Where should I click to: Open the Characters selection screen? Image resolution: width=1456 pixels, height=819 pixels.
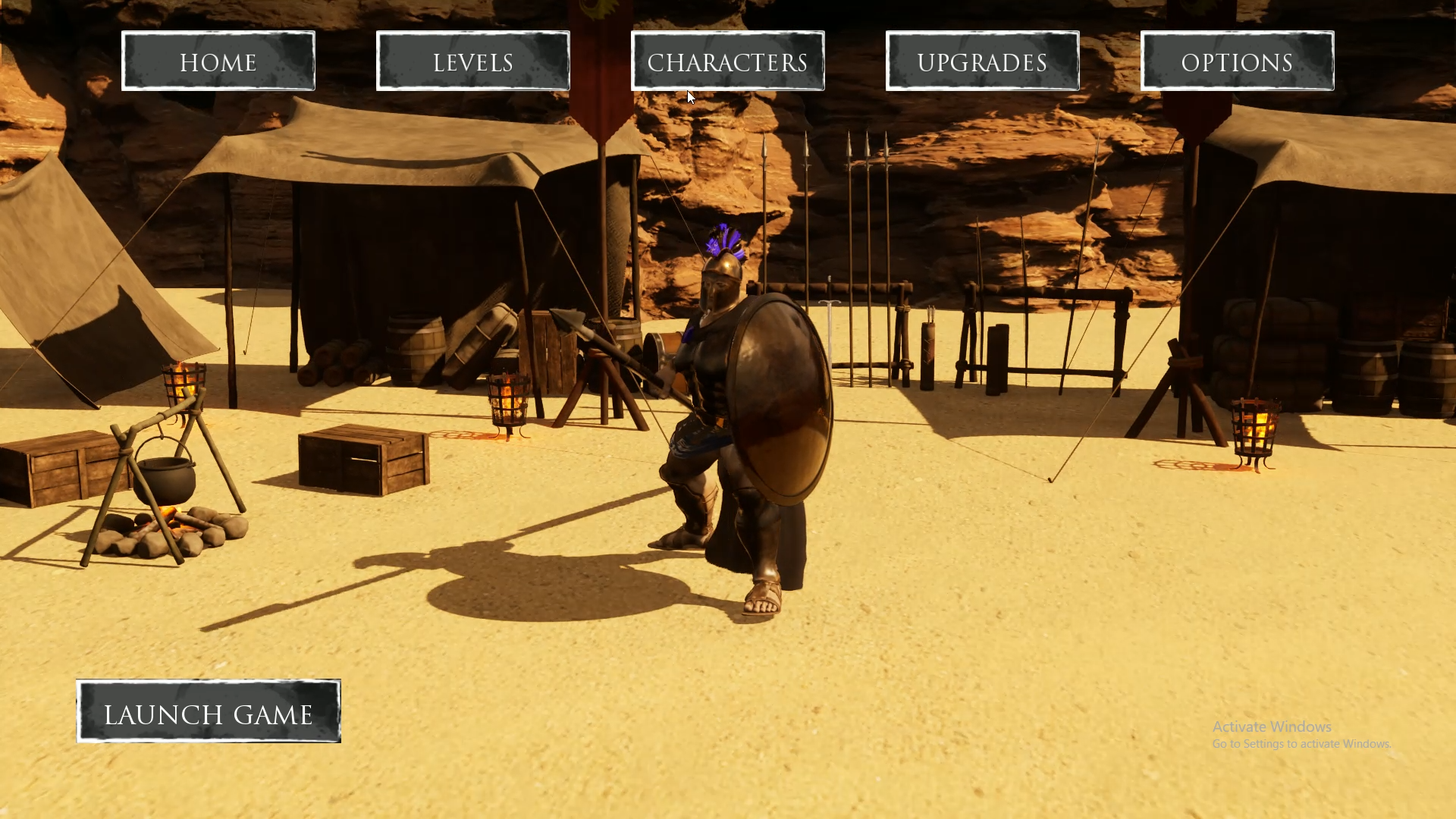point(727,61)
